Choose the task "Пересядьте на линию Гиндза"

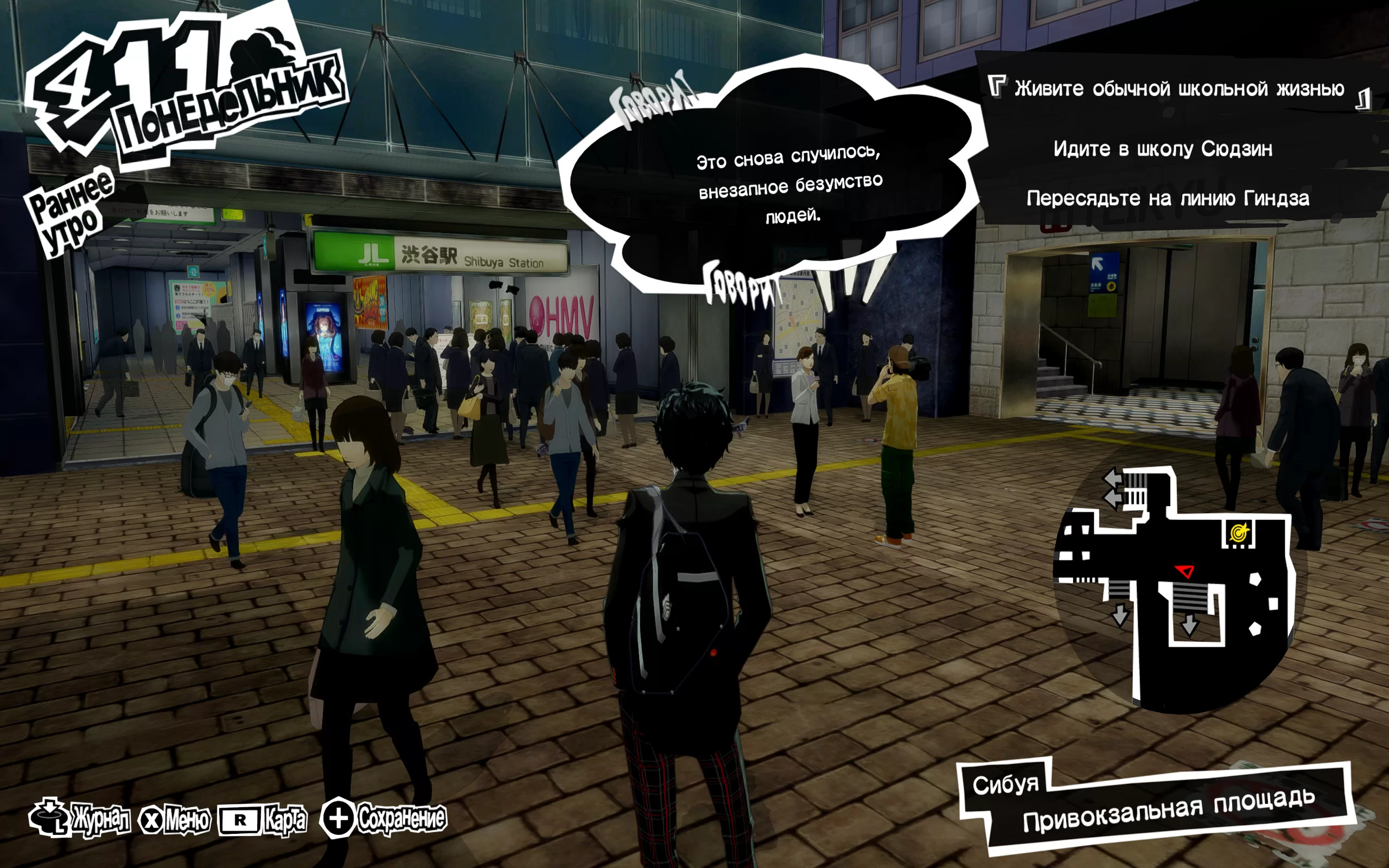[1168, 199]
